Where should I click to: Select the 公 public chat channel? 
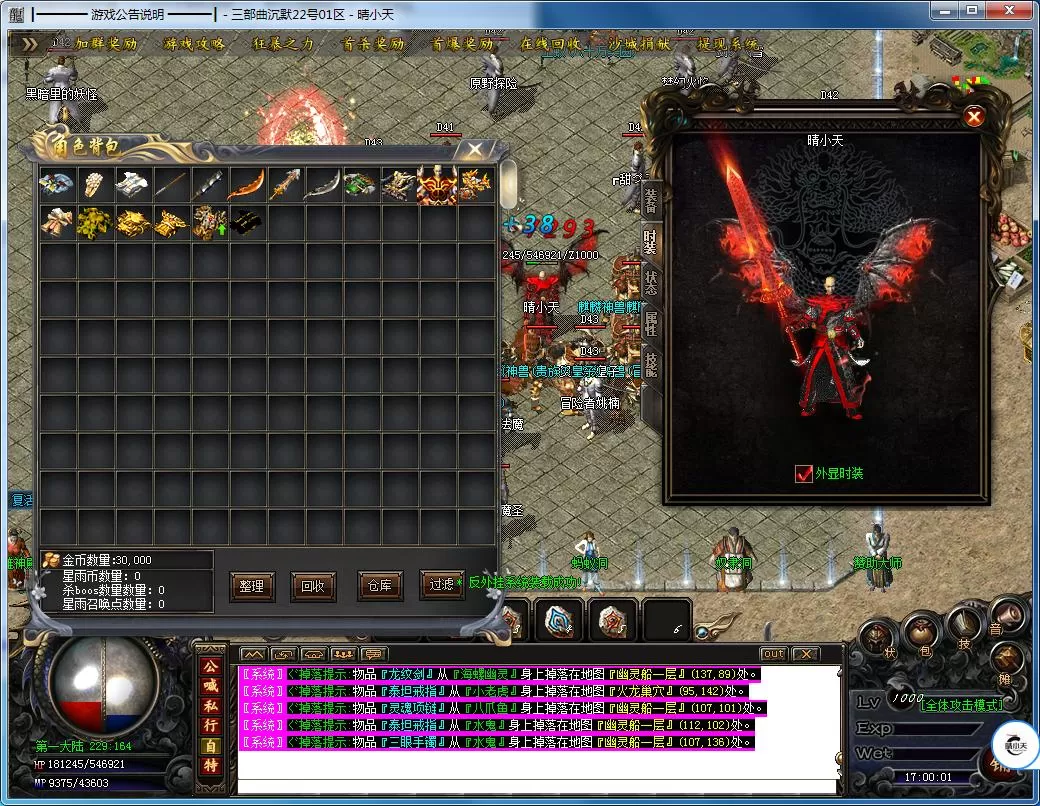[x=211, y=665]
